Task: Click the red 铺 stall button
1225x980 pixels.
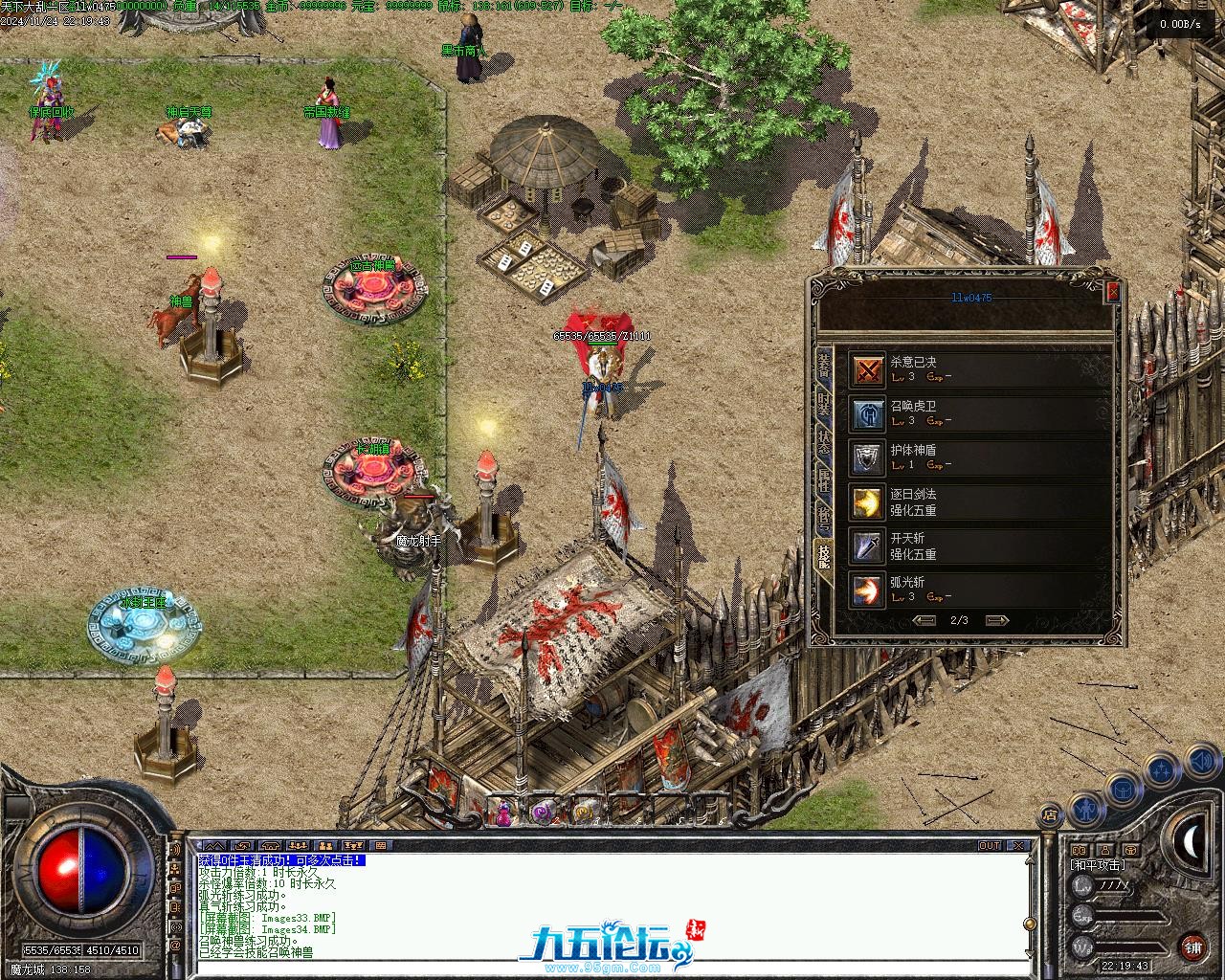Action: [x=1192, y=947]
